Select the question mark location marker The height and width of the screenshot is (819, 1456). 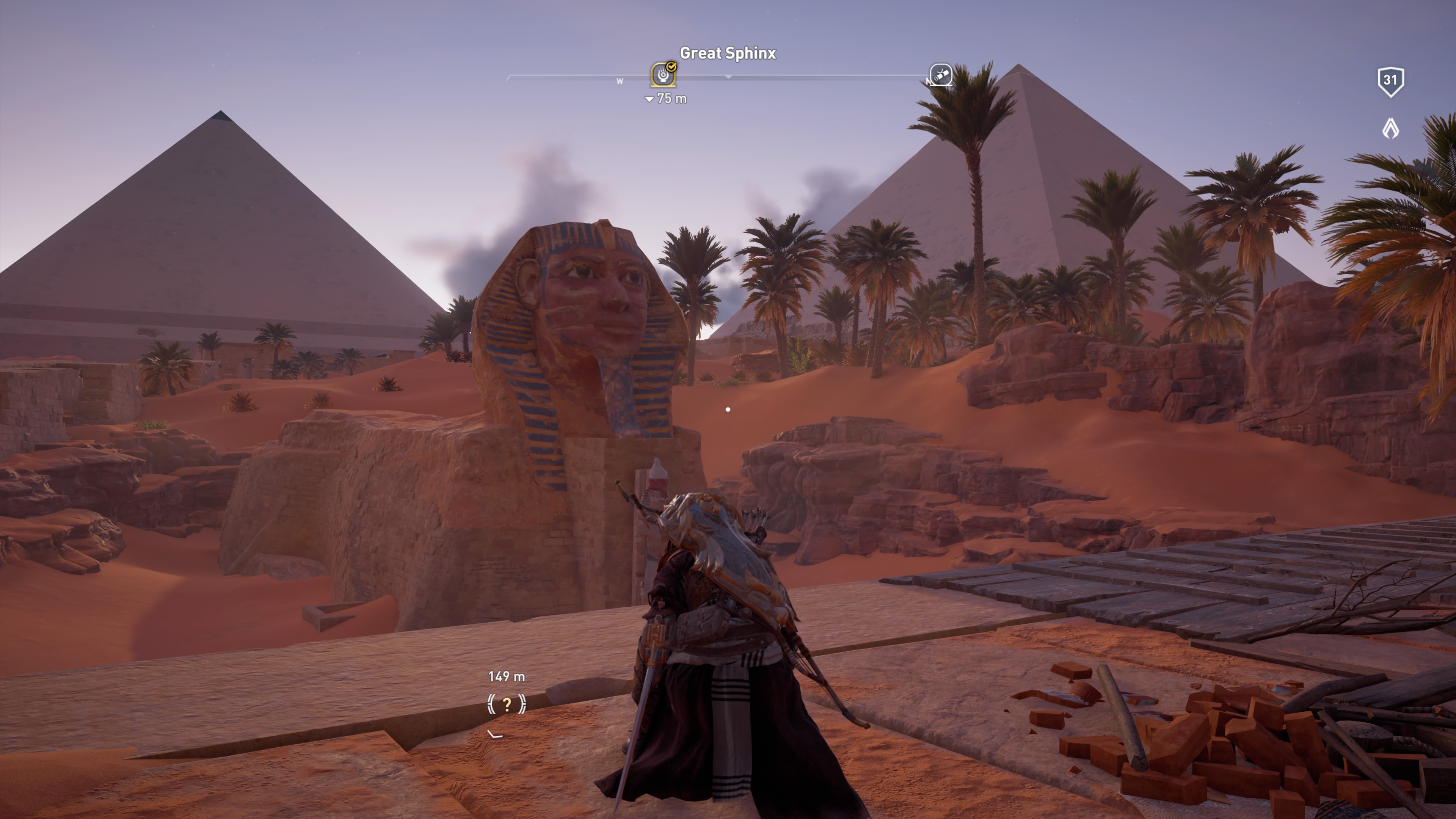pyautogui.click(x=507, y=704)
